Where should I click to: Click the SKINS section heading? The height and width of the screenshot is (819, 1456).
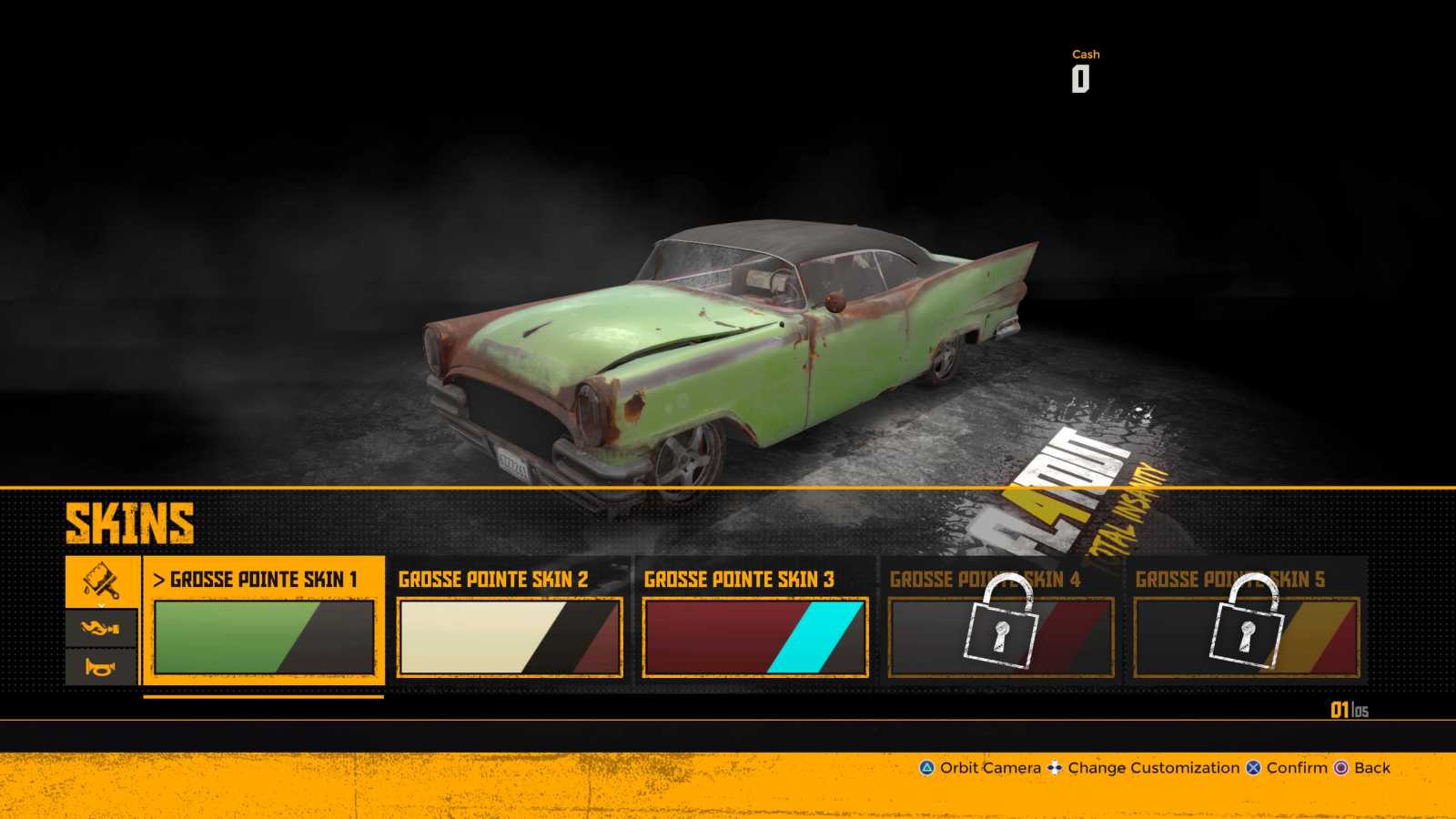tap(130, 523)
